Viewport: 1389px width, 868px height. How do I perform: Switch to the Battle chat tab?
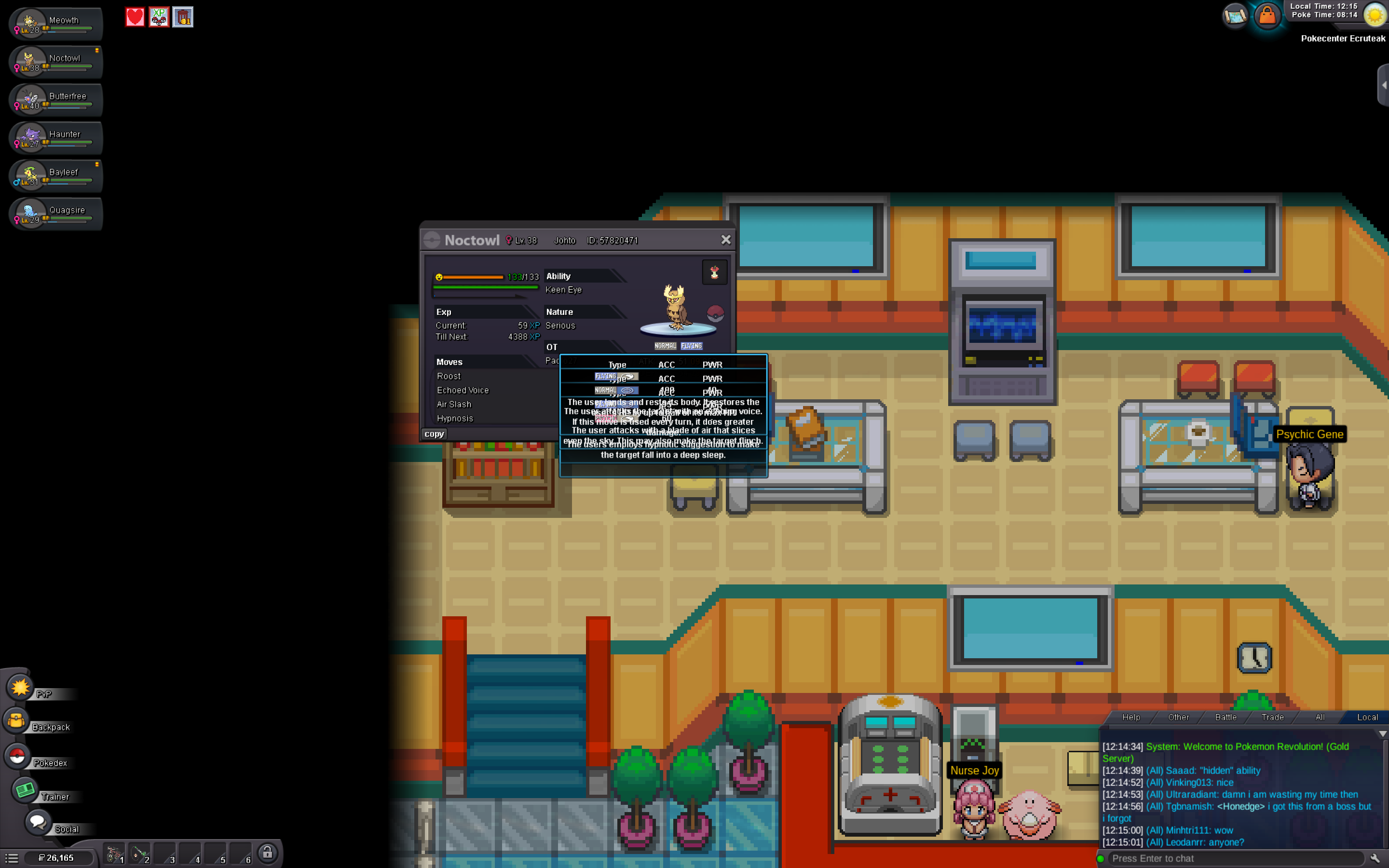[1226, 717]
